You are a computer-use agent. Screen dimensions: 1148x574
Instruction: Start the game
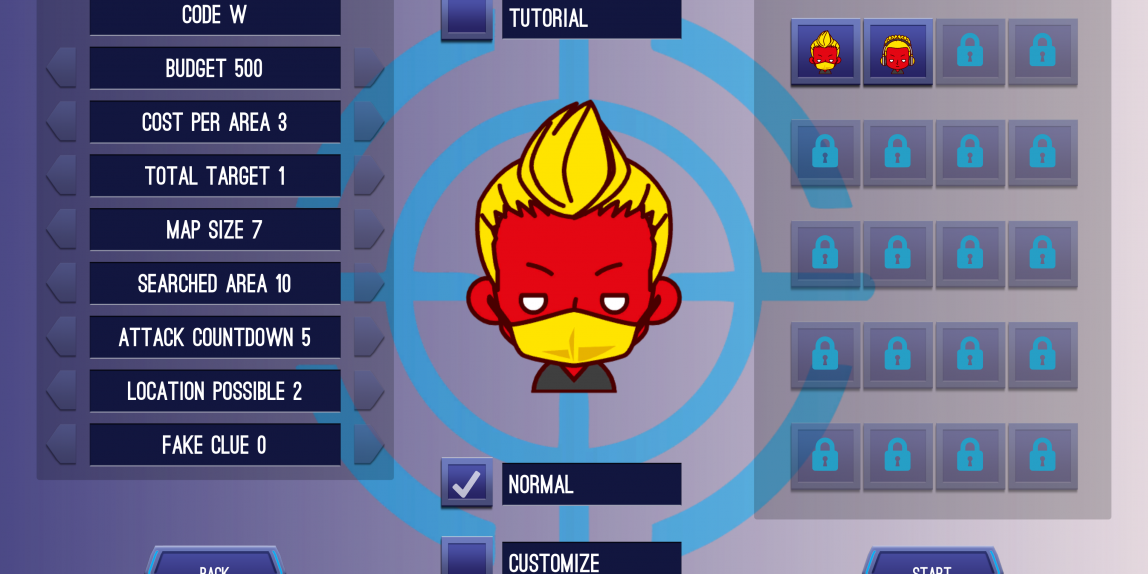coord(931,564)
